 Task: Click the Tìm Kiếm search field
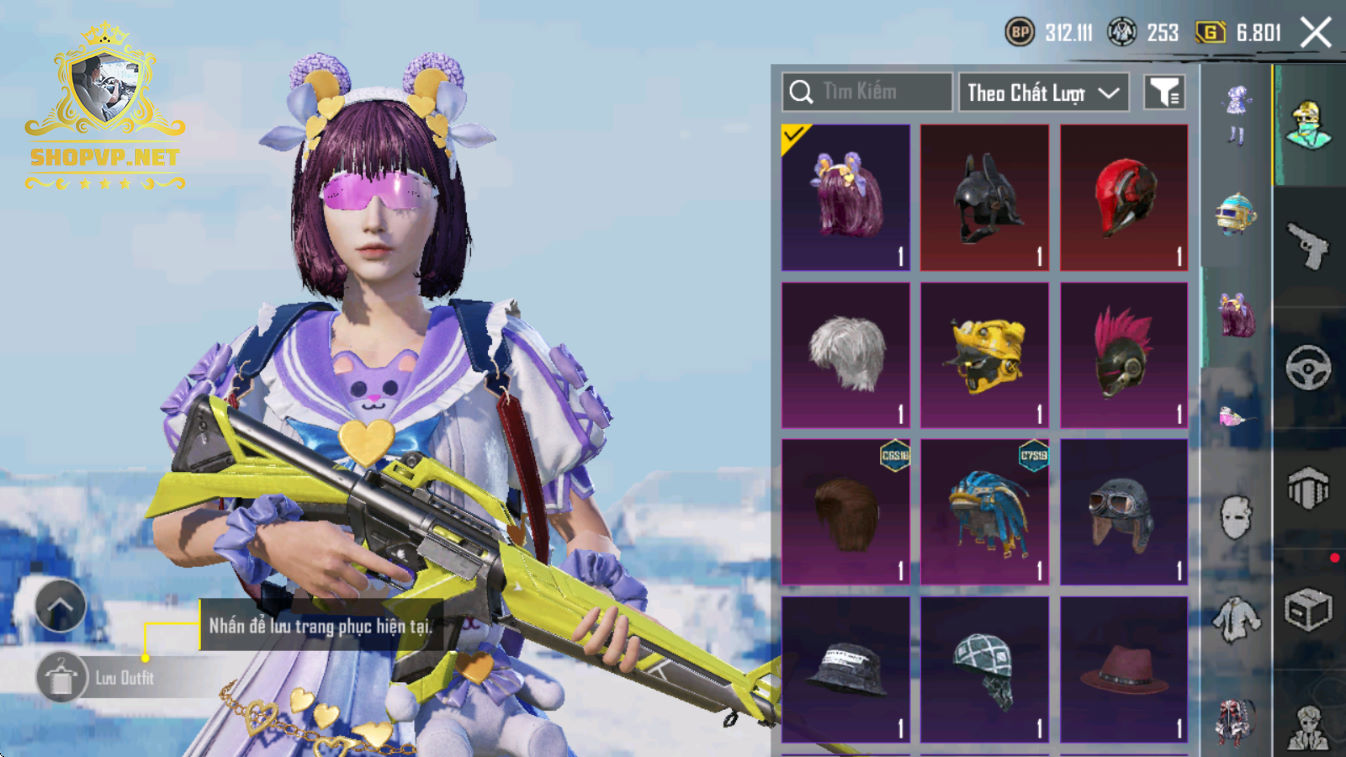867,92
